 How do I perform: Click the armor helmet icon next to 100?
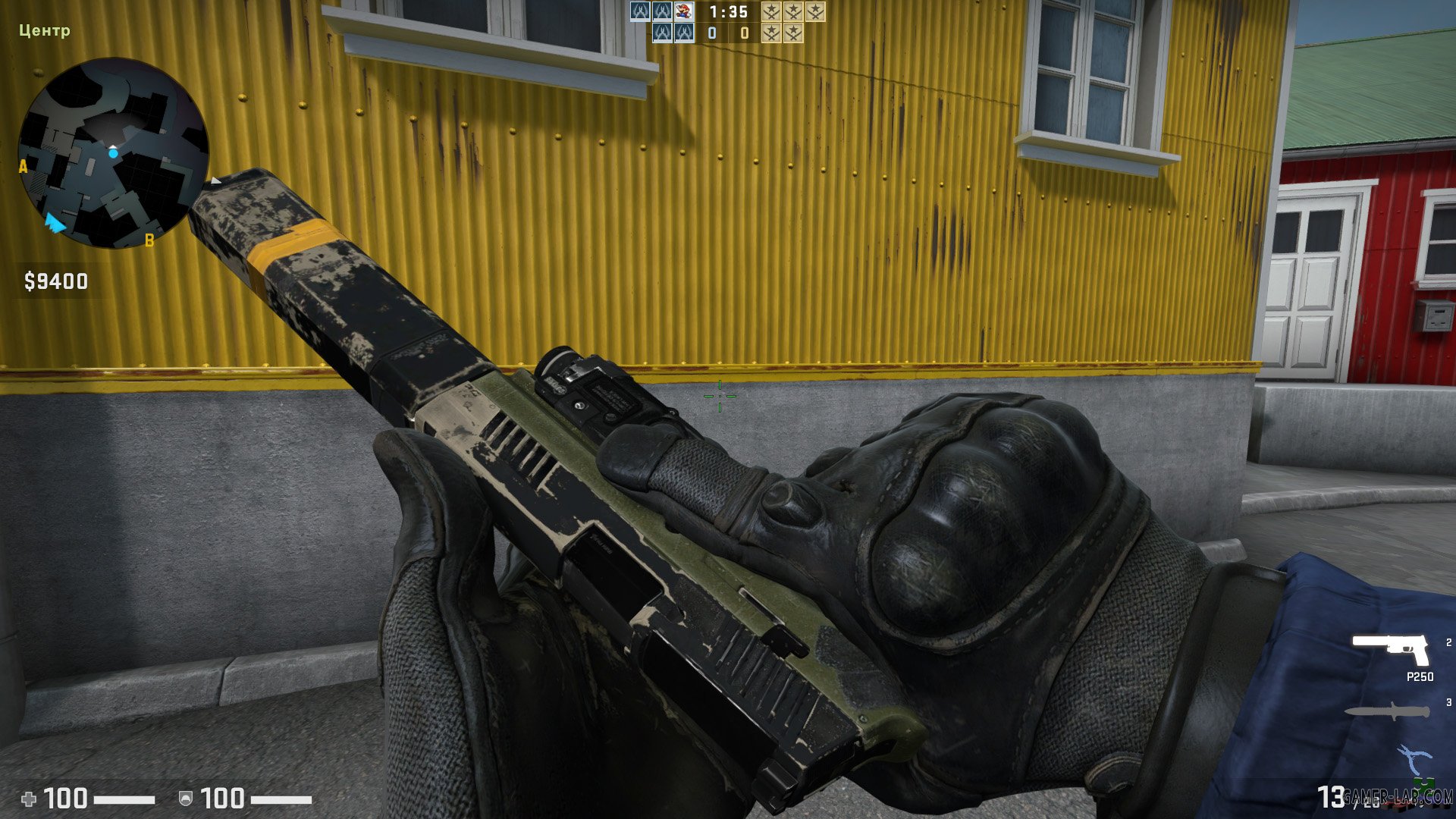click(x=185, y=799)
